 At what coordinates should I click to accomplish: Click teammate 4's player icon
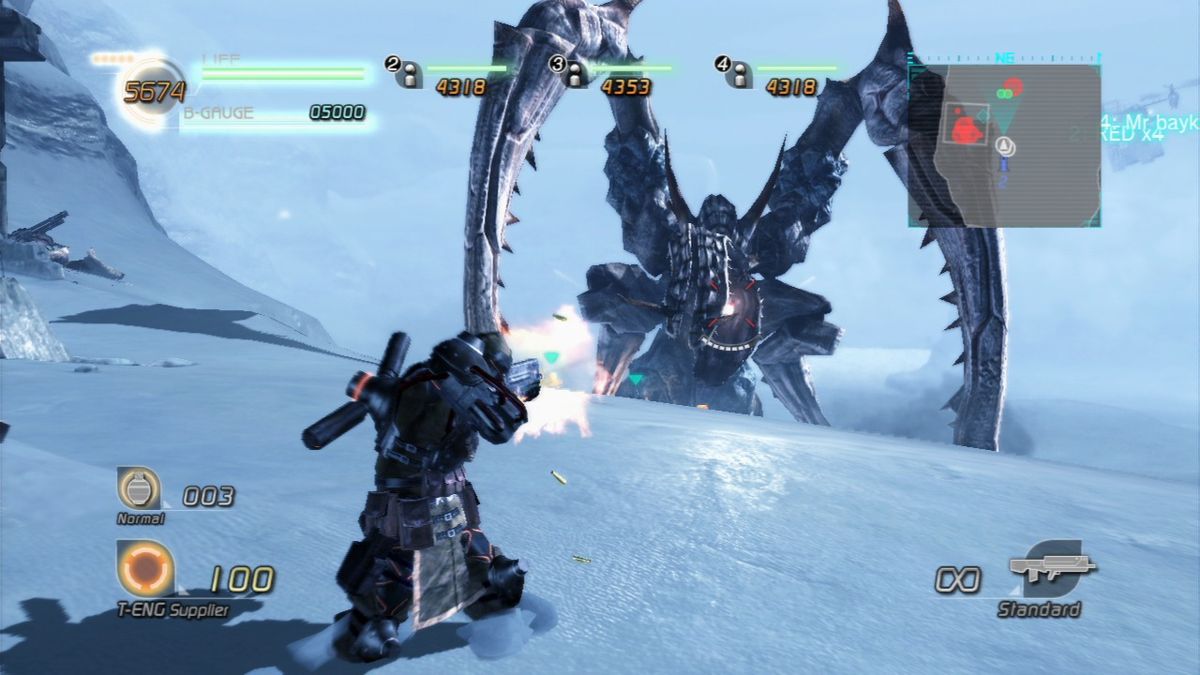click(x=739, y=75)
